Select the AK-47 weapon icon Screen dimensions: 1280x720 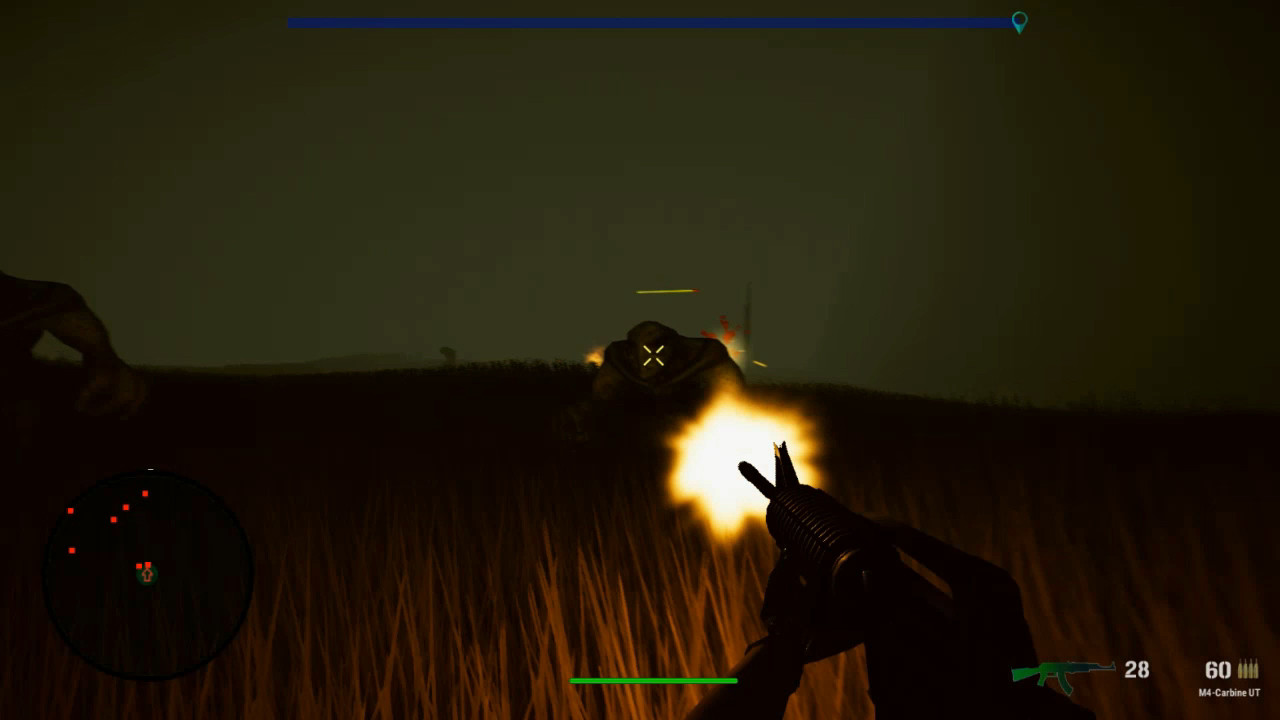point(1063,673)
